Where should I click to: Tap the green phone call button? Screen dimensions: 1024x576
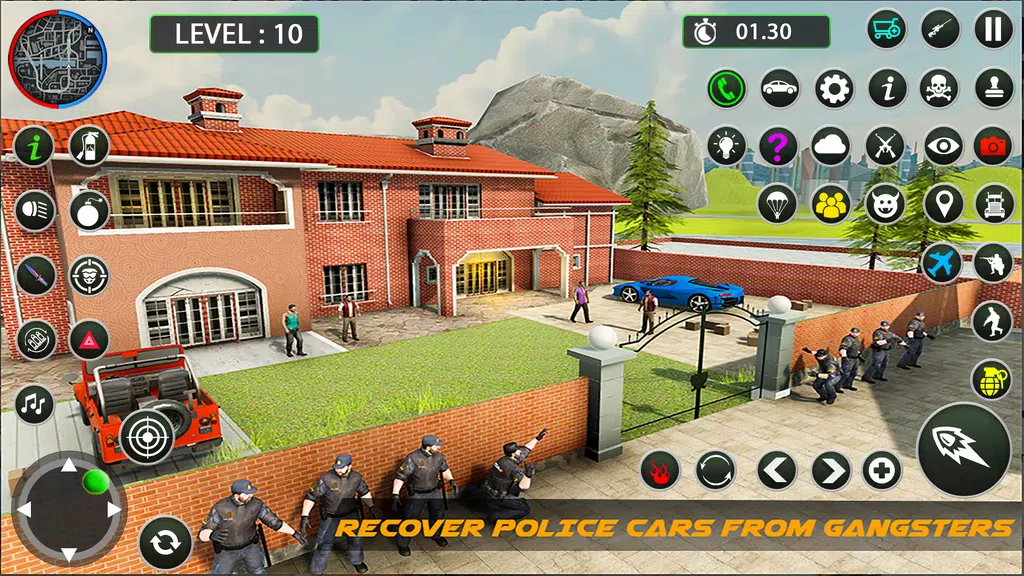[x=726, y=88]
